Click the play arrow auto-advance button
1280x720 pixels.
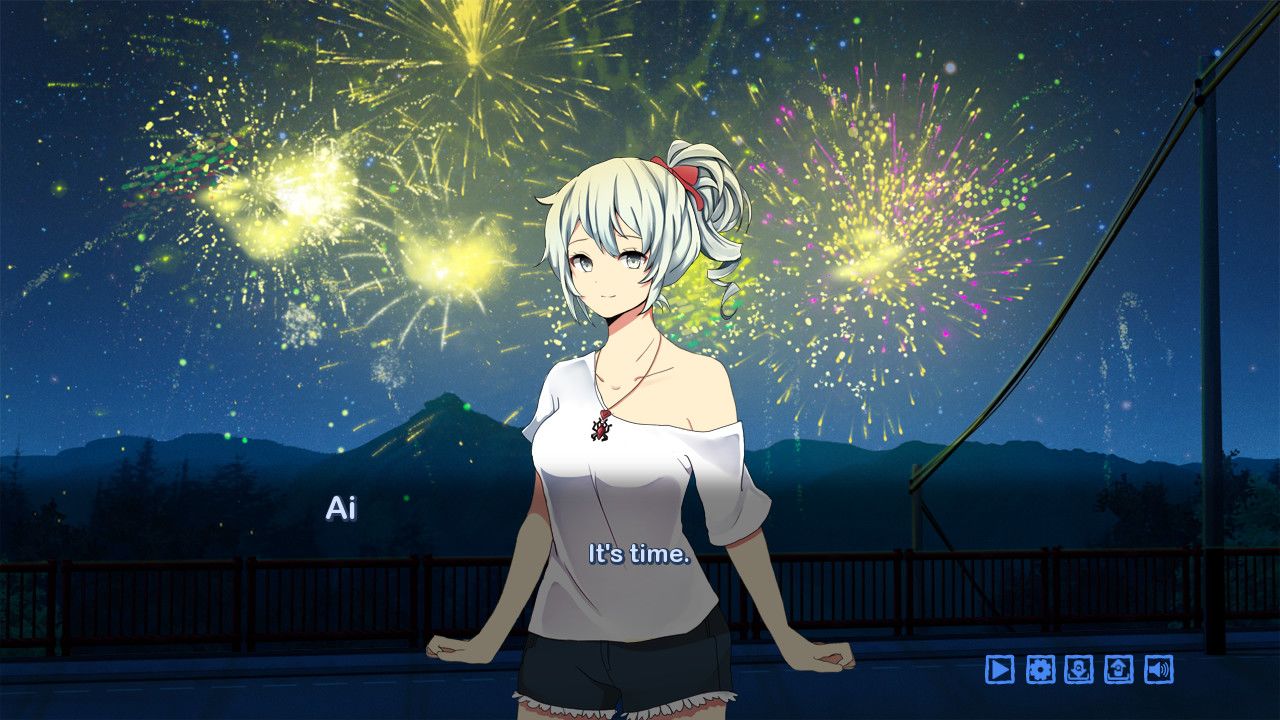point(999,669)
